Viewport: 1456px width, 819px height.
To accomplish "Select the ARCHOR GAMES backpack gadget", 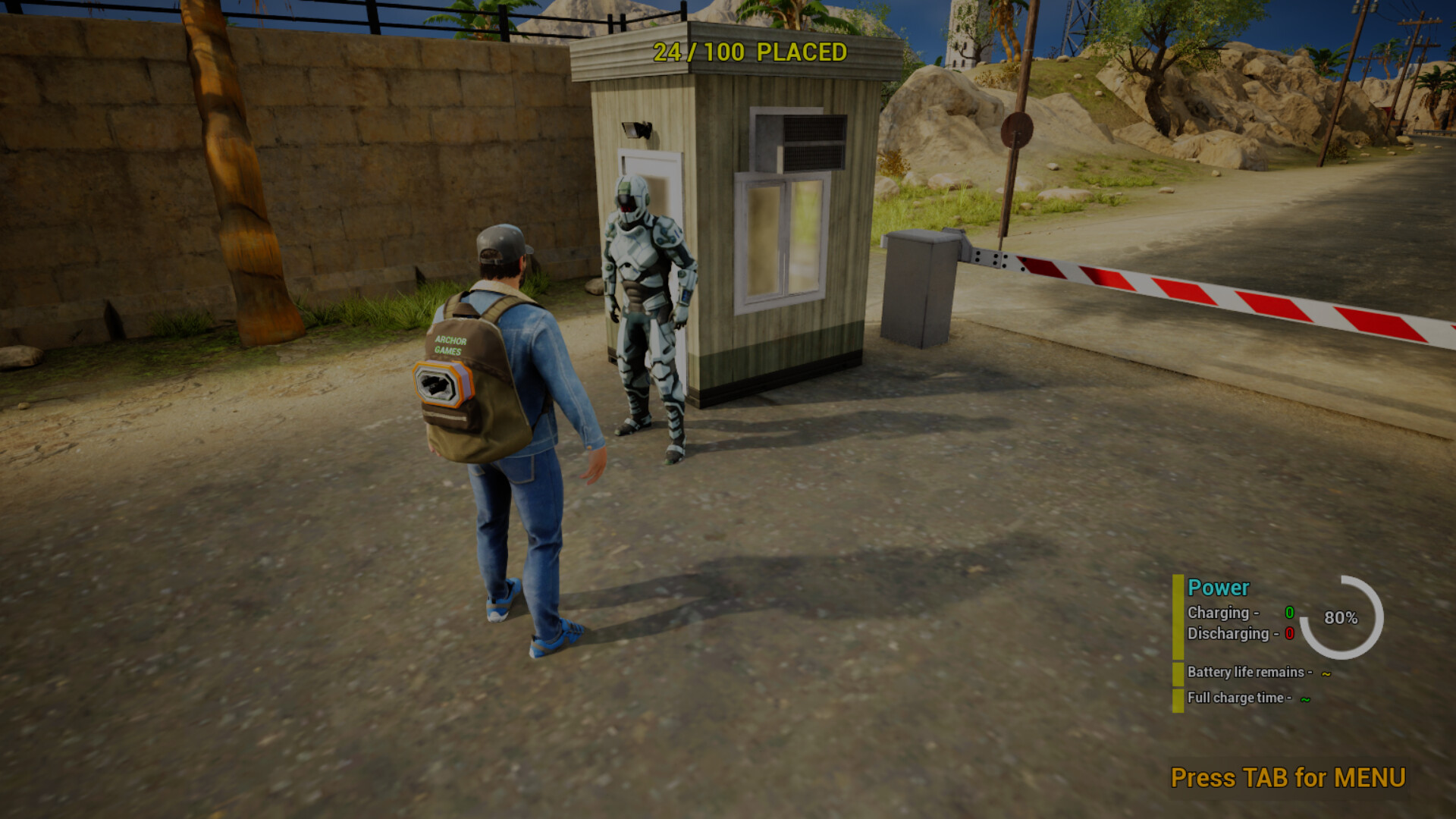I will pyautogui.click(x=470, y=379).
